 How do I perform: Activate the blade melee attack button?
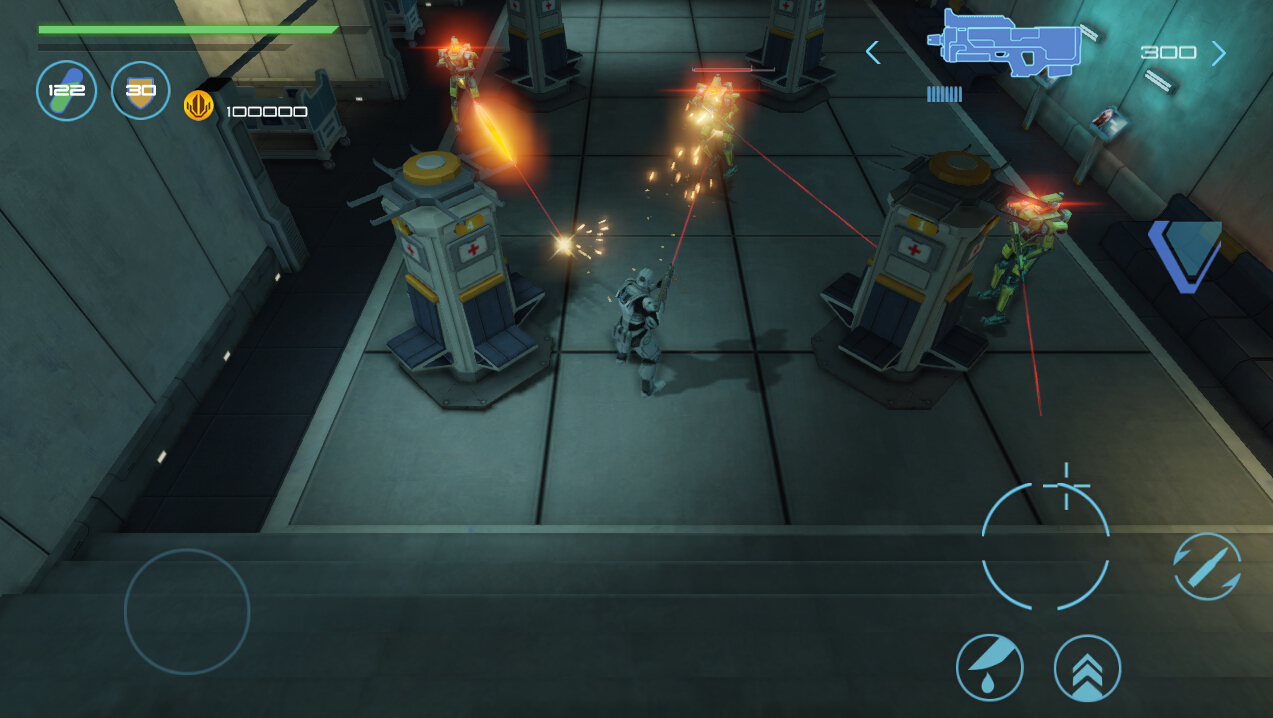[x=990, y=667]
